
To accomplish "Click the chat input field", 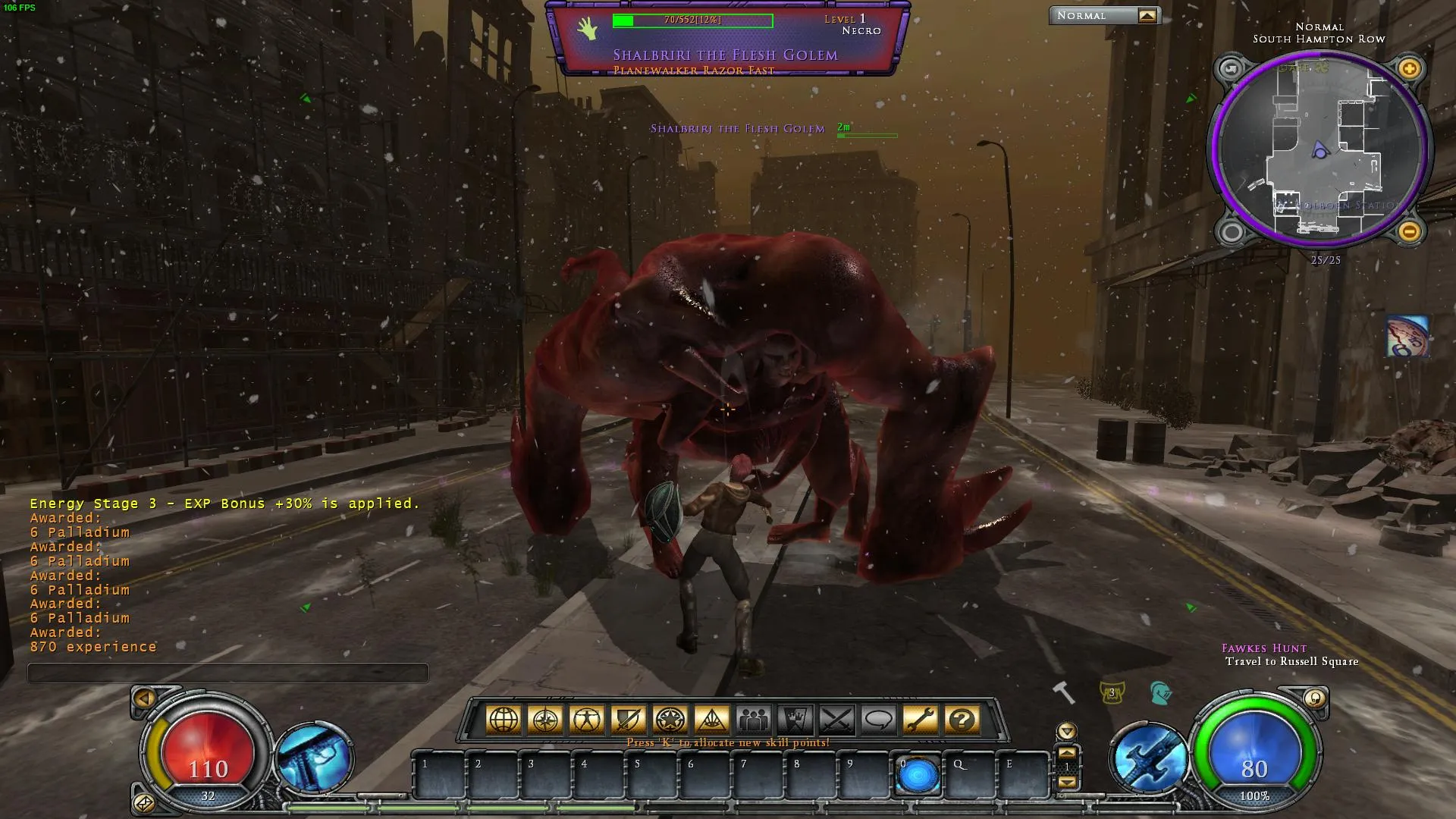I will [228, 673].
